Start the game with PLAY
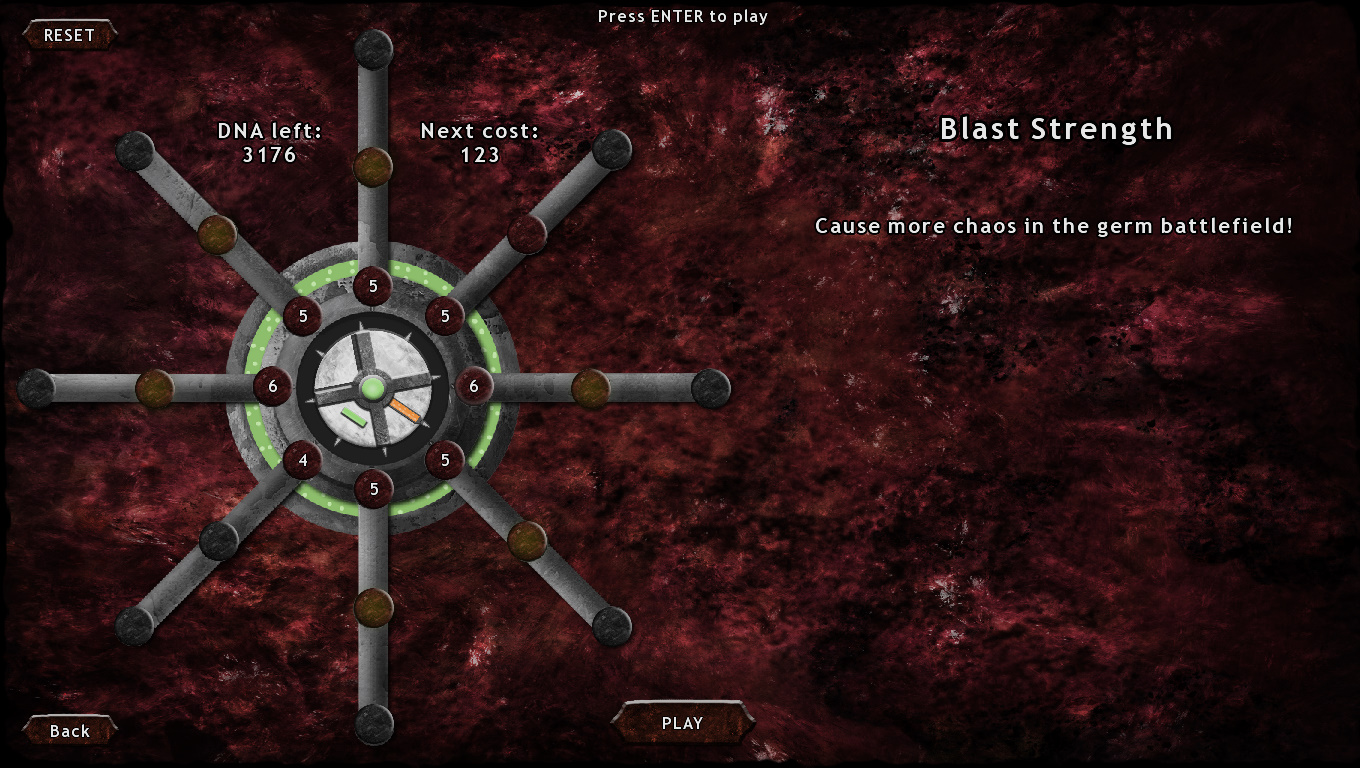1360x768 pixels. click(682, 723)
